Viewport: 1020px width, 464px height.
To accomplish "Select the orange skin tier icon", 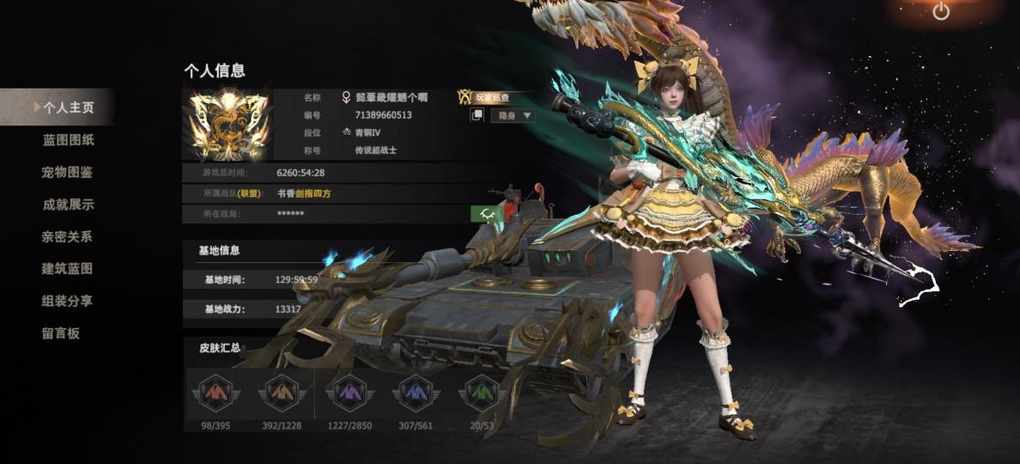I will coord(282,393).
